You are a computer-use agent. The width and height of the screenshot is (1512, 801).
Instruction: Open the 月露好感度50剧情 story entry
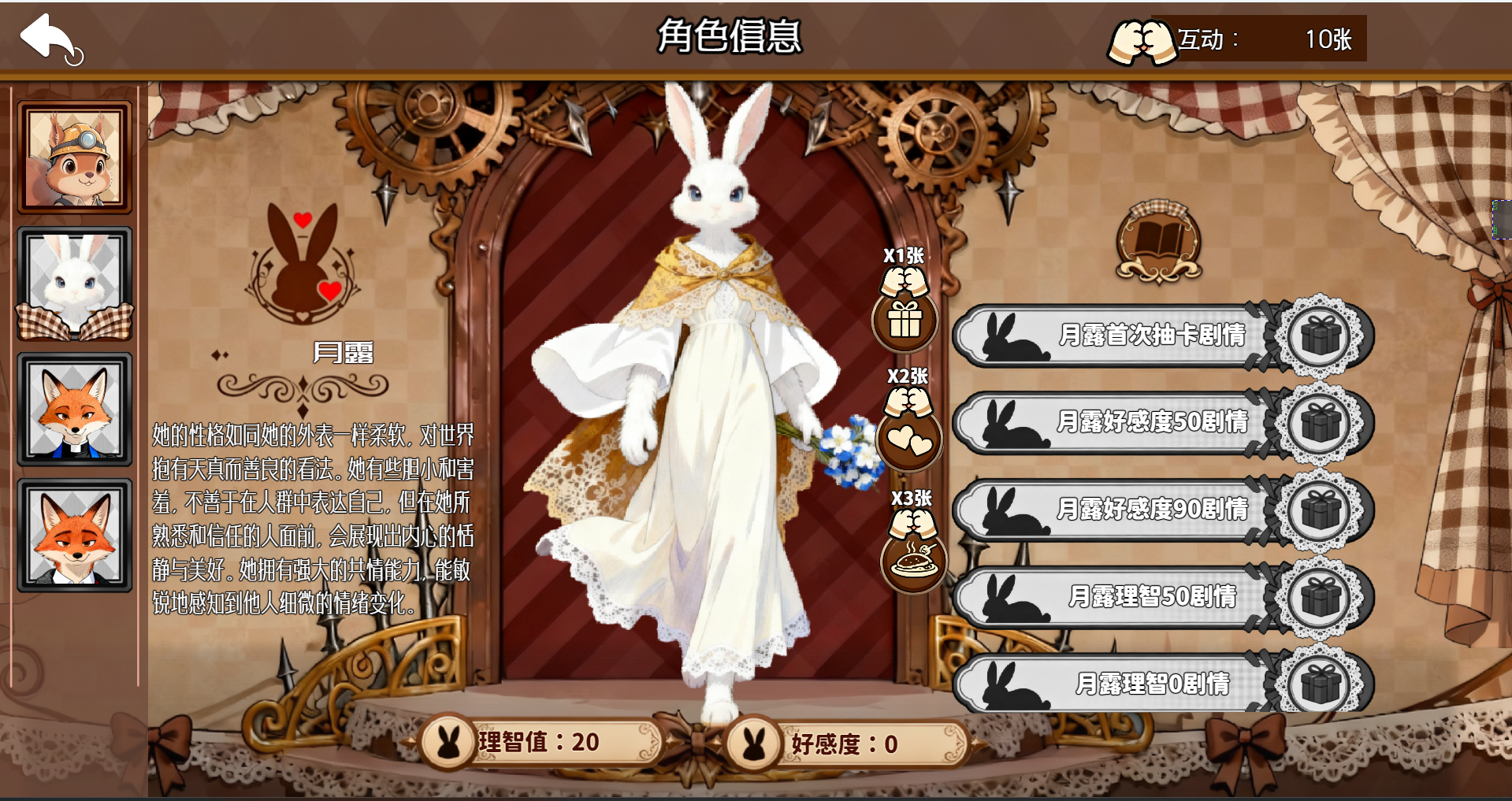coord(1150,423)
